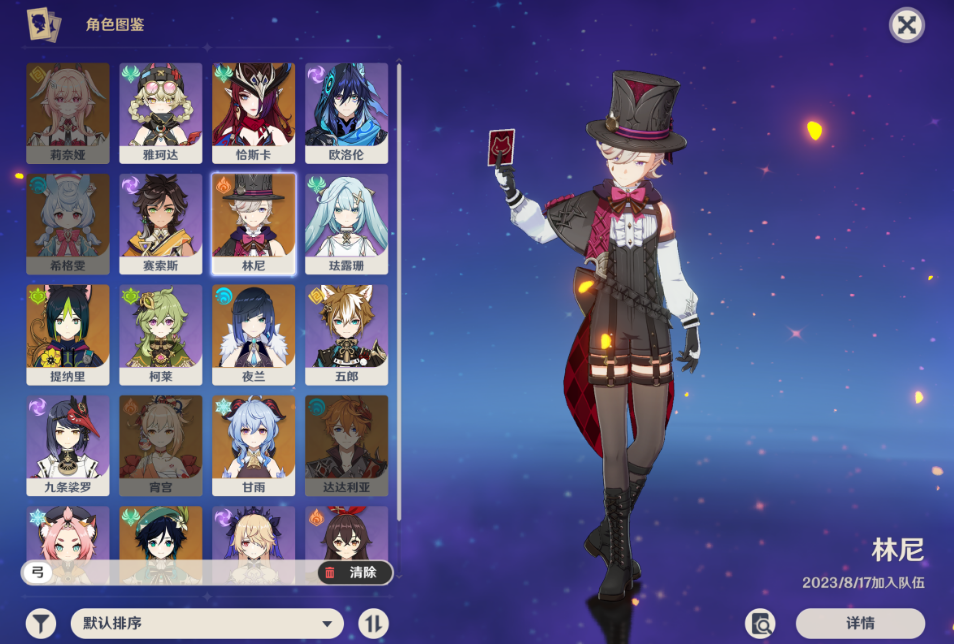The image size is (954, 644).
Task: Select the 菈露珊 character card
Action: click(x=346, y=224)
